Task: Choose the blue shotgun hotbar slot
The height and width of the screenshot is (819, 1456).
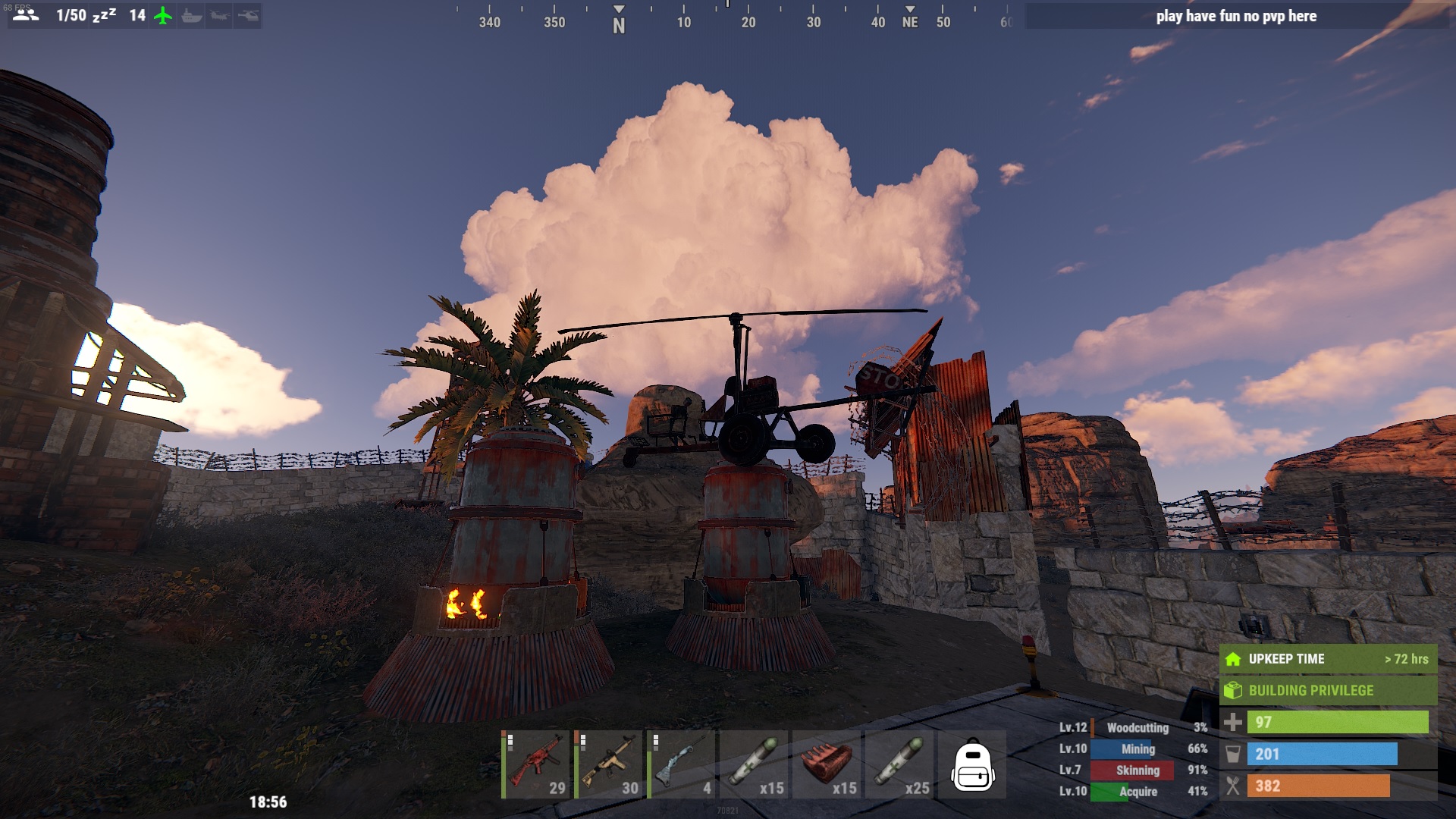Action: [x=681, y=764]
